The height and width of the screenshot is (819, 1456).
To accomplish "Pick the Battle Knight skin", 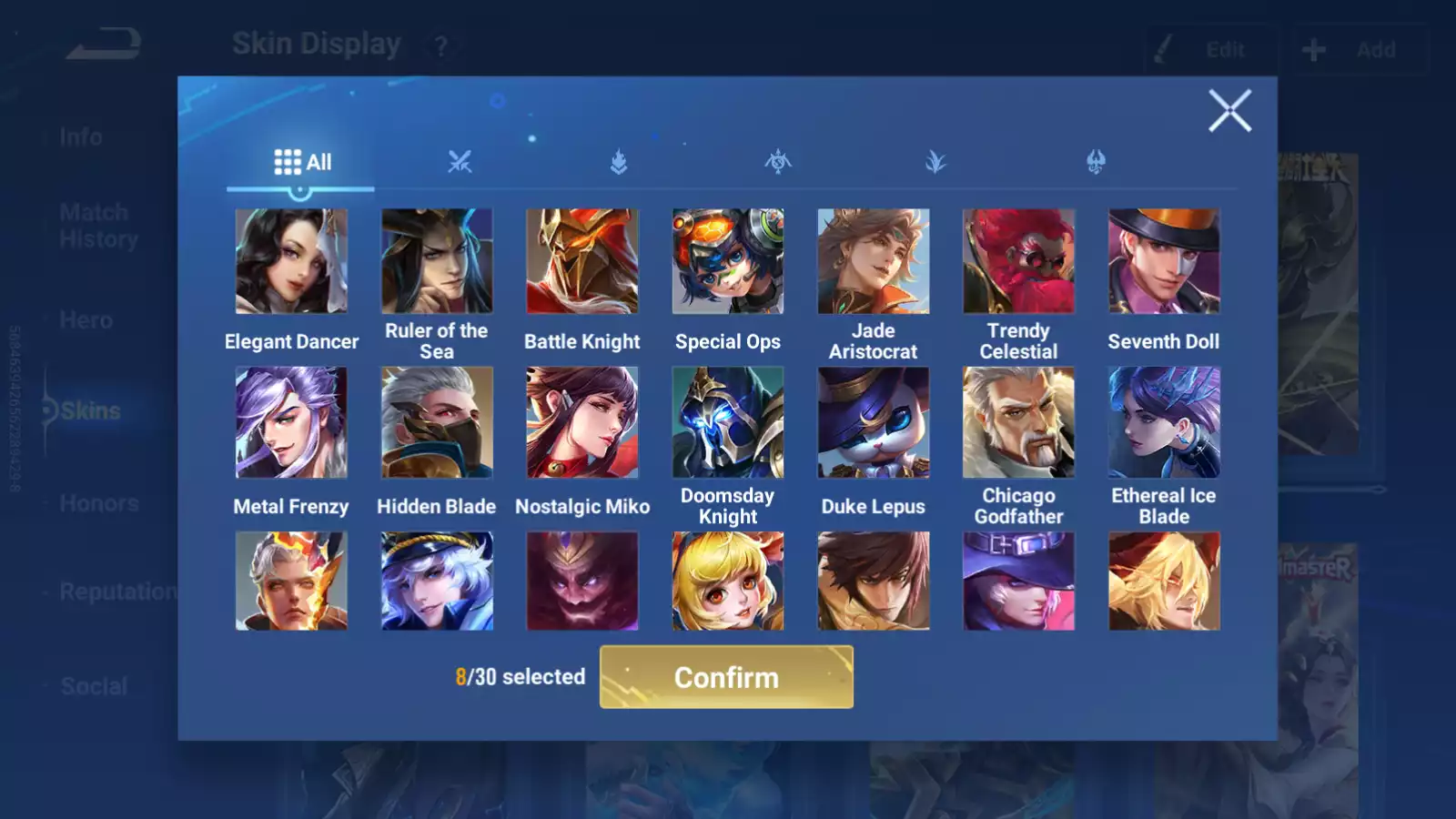I will pyautogui.click(x=582, y=262).
